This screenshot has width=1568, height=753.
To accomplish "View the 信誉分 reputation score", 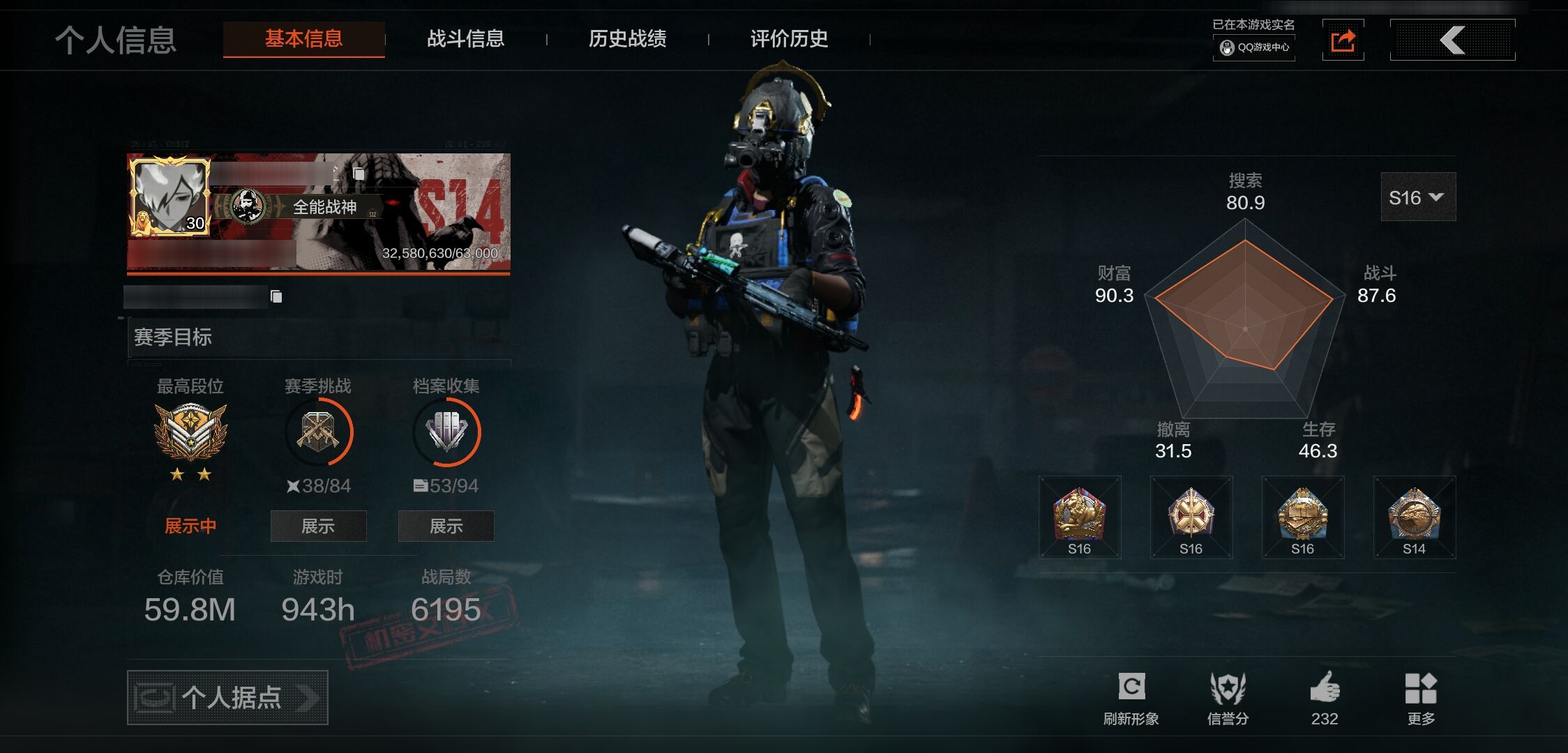I will (x=1228, y=699).
